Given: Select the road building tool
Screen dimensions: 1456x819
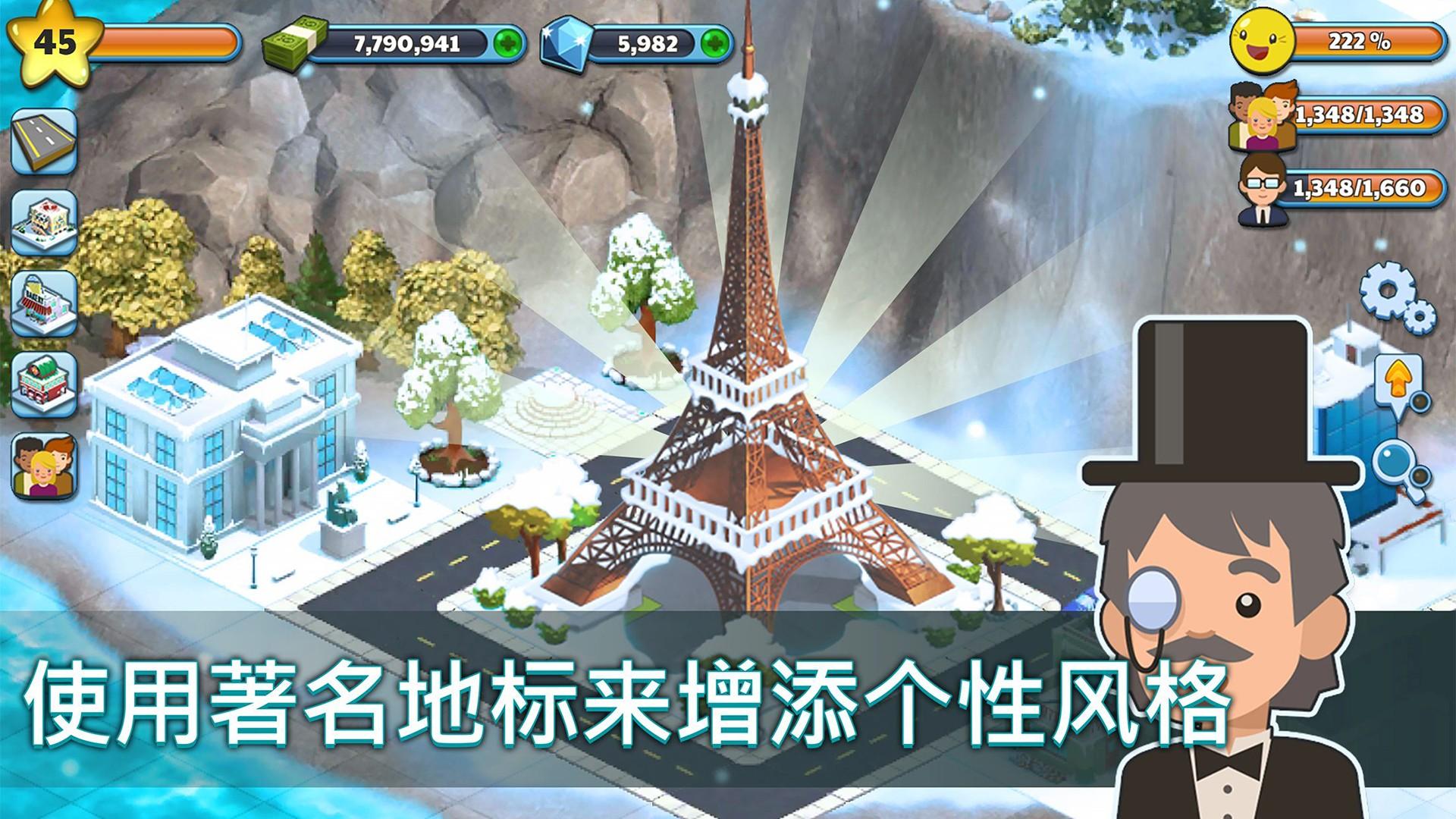Looking at the screenshot, I should (x=43, y=140).
